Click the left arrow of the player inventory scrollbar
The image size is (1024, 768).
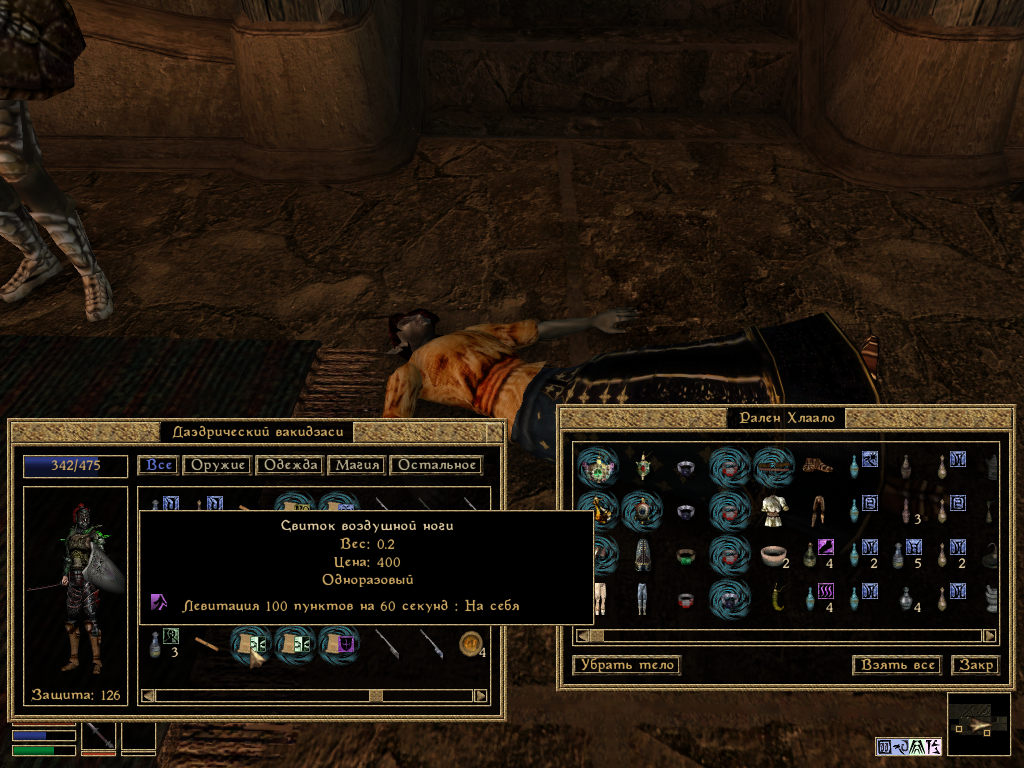(x=146, y=695)
